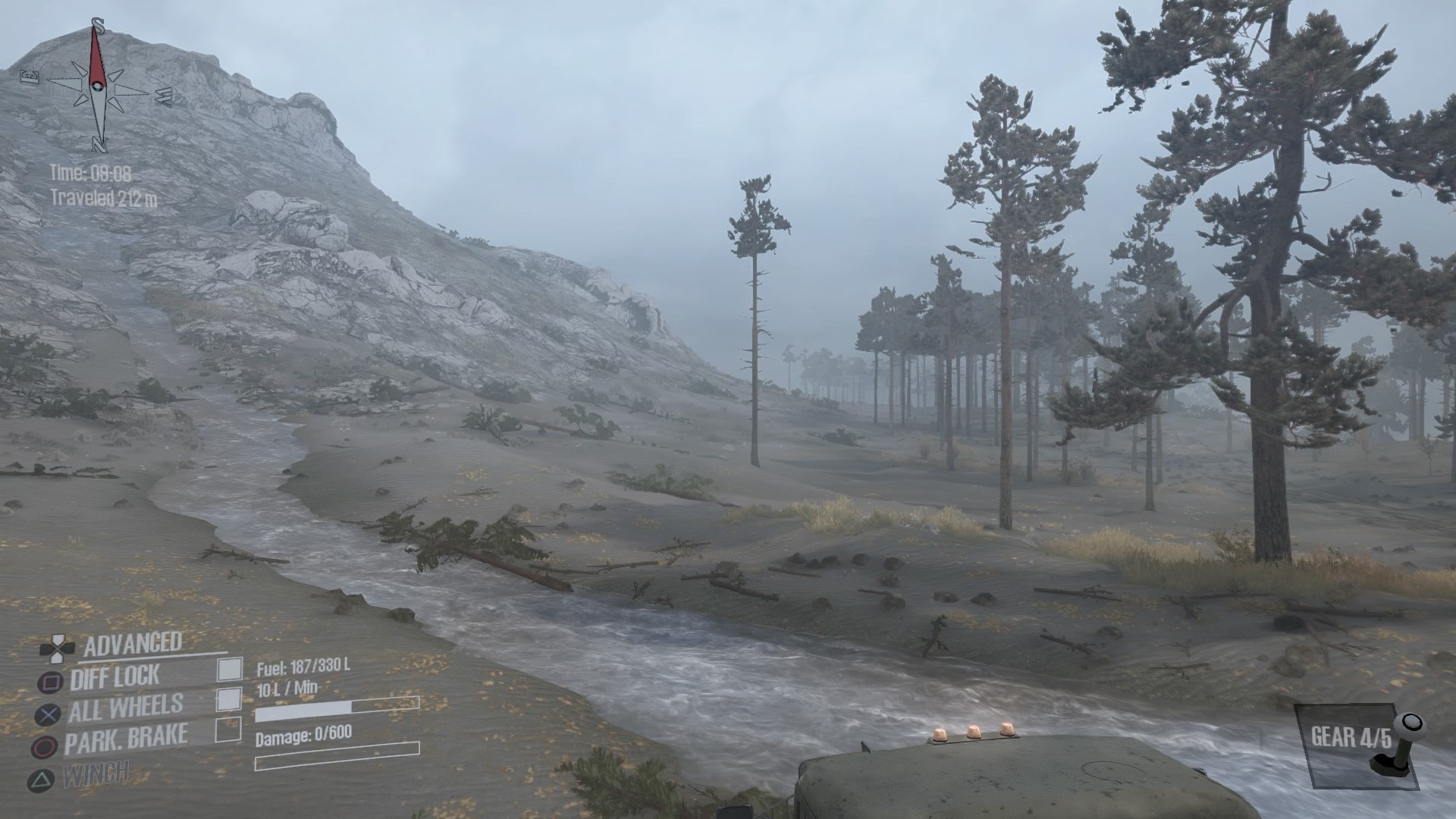Image resolution: width=1456 pixels, height=819 pixels.
Task: Click the Fuel: 187/330 L text
Action: pyautogui.click(x=303, y=668)
